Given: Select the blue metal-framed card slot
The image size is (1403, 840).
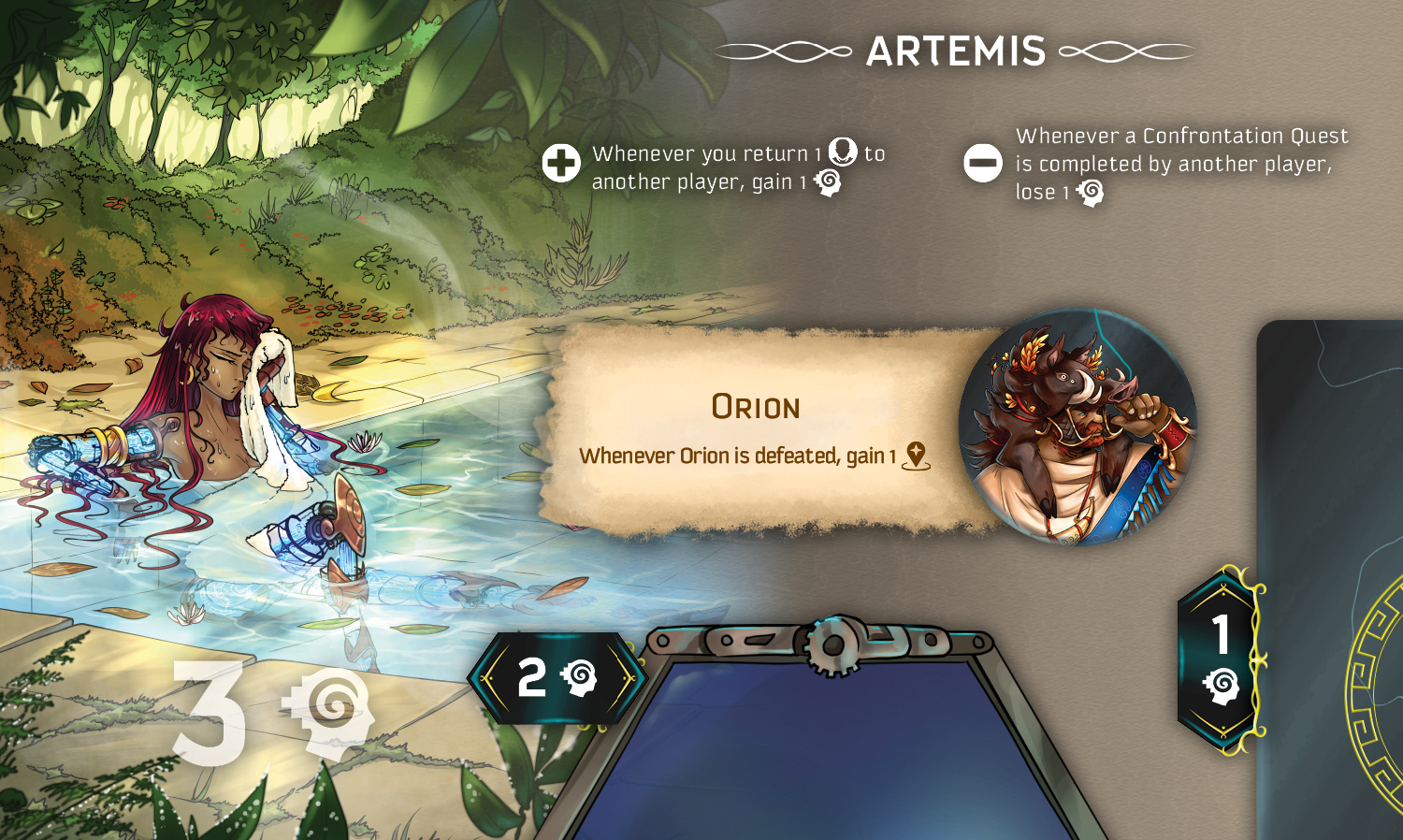Looking at the screenshot, I should pyautogui.click(x=823, y=748).
